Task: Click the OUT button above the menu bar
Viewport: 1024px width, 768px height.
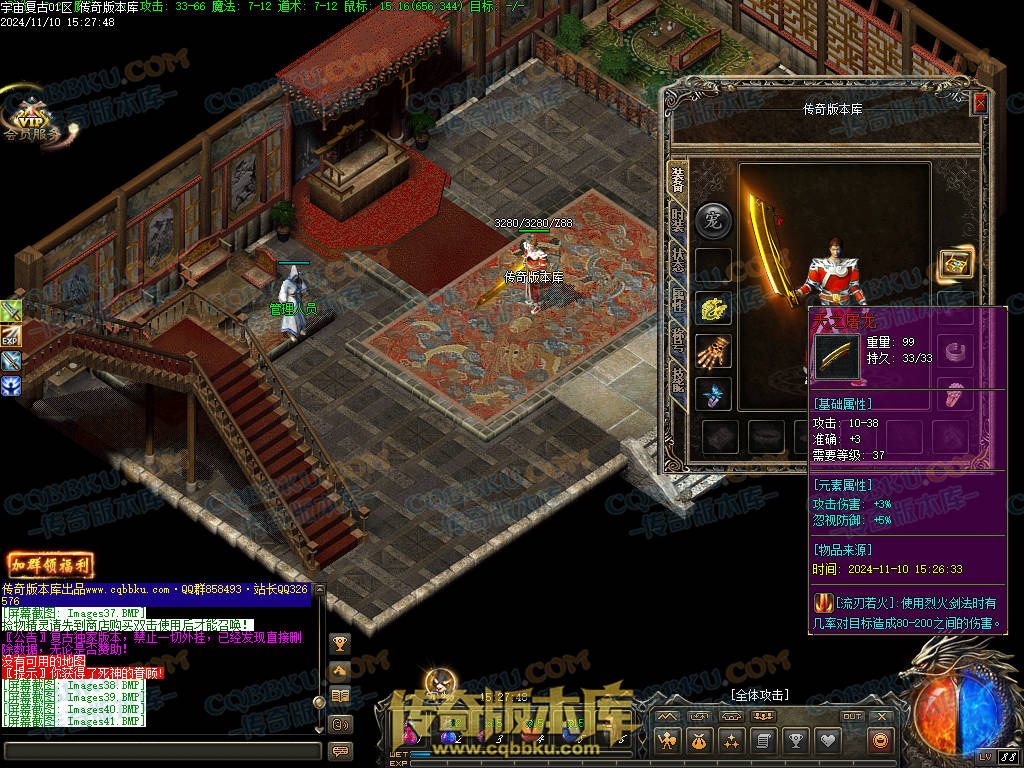Action: pos(851,716)
